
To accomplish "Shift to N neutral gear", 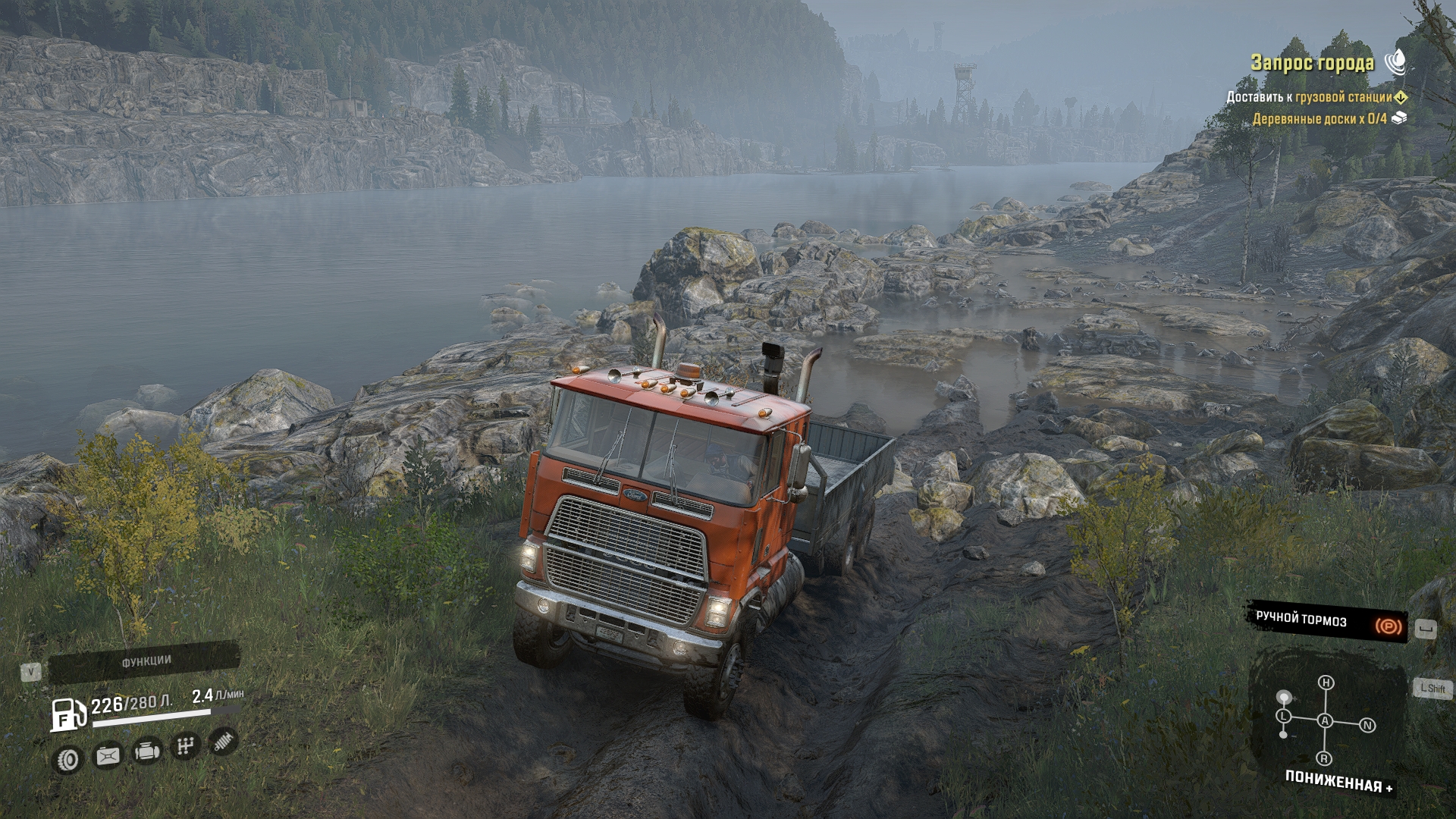I will pyautogui.click(x=1368, y=726).
